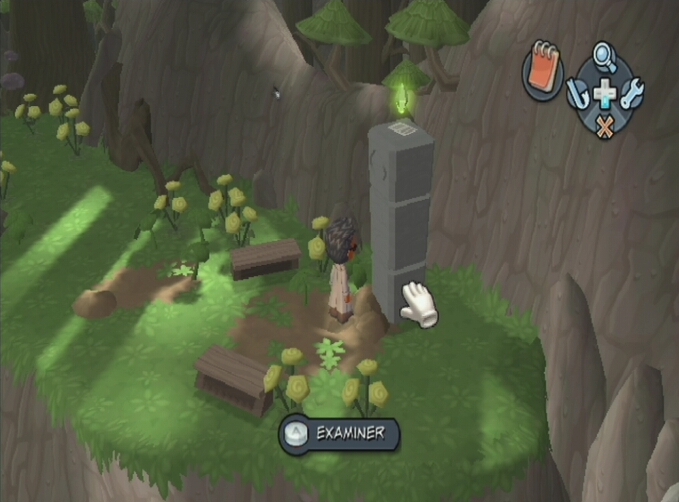Select the magnifying glass tool
Image resolution: width=679 pixels, height=502 pixels.
click(605, 56)
